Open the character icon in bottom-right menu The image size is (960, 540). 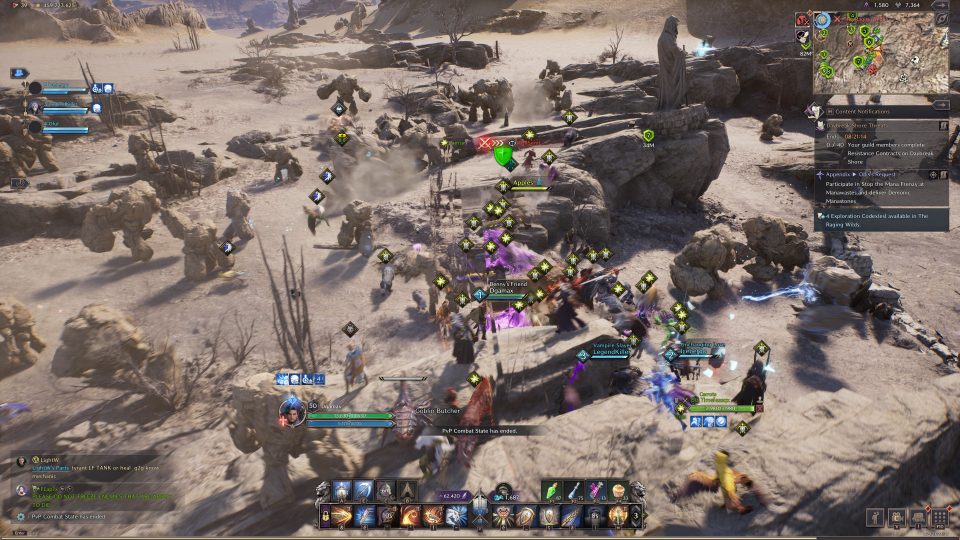pyautogui.click(x=876, y=517)
